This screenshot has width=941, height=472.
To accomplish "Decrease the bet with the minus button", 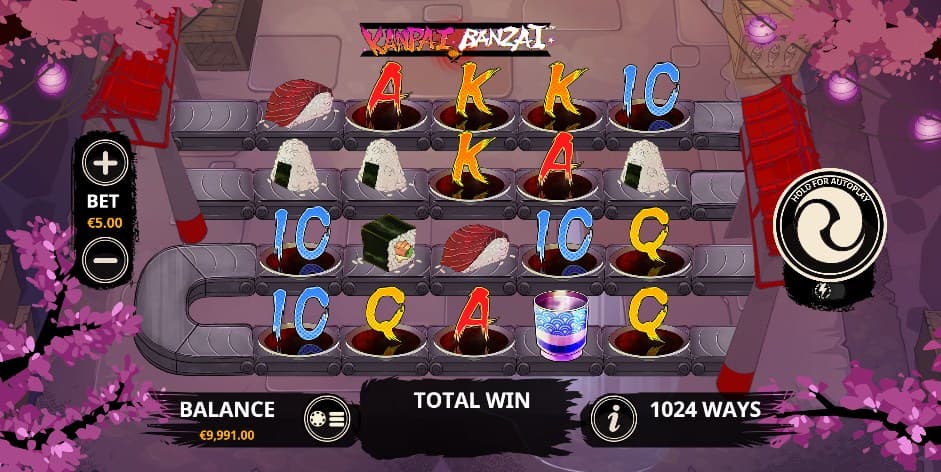I will point(106,261).
